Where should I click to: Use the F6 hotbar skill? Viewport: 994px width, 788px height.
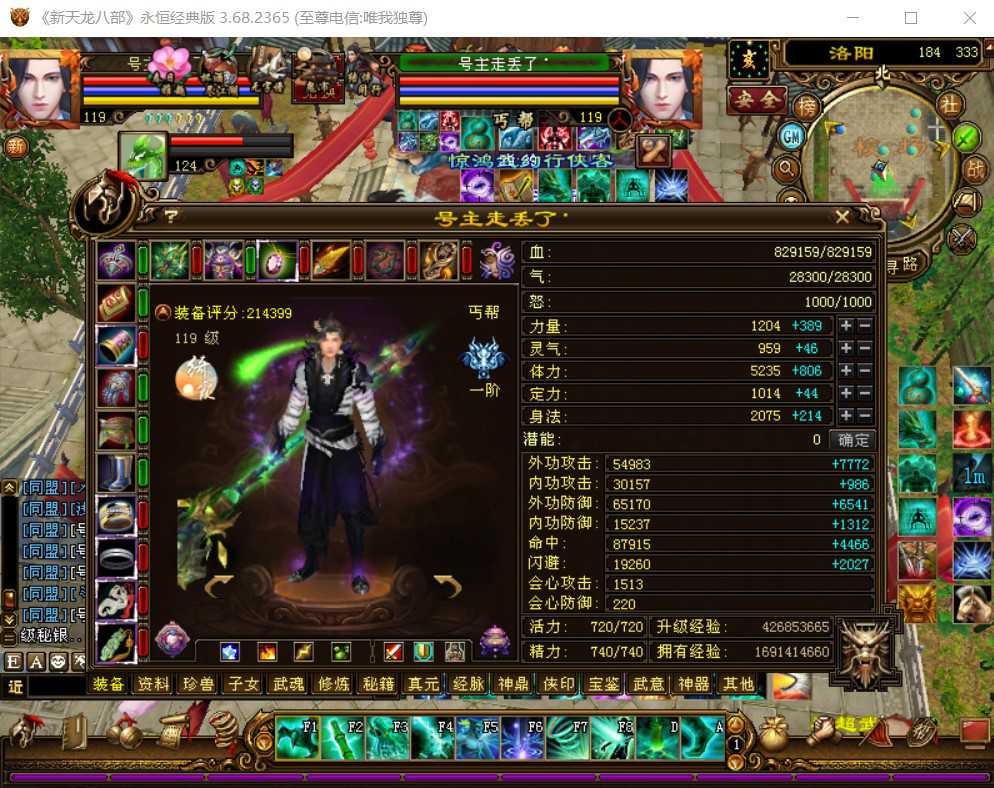click(x=521, y=738)
